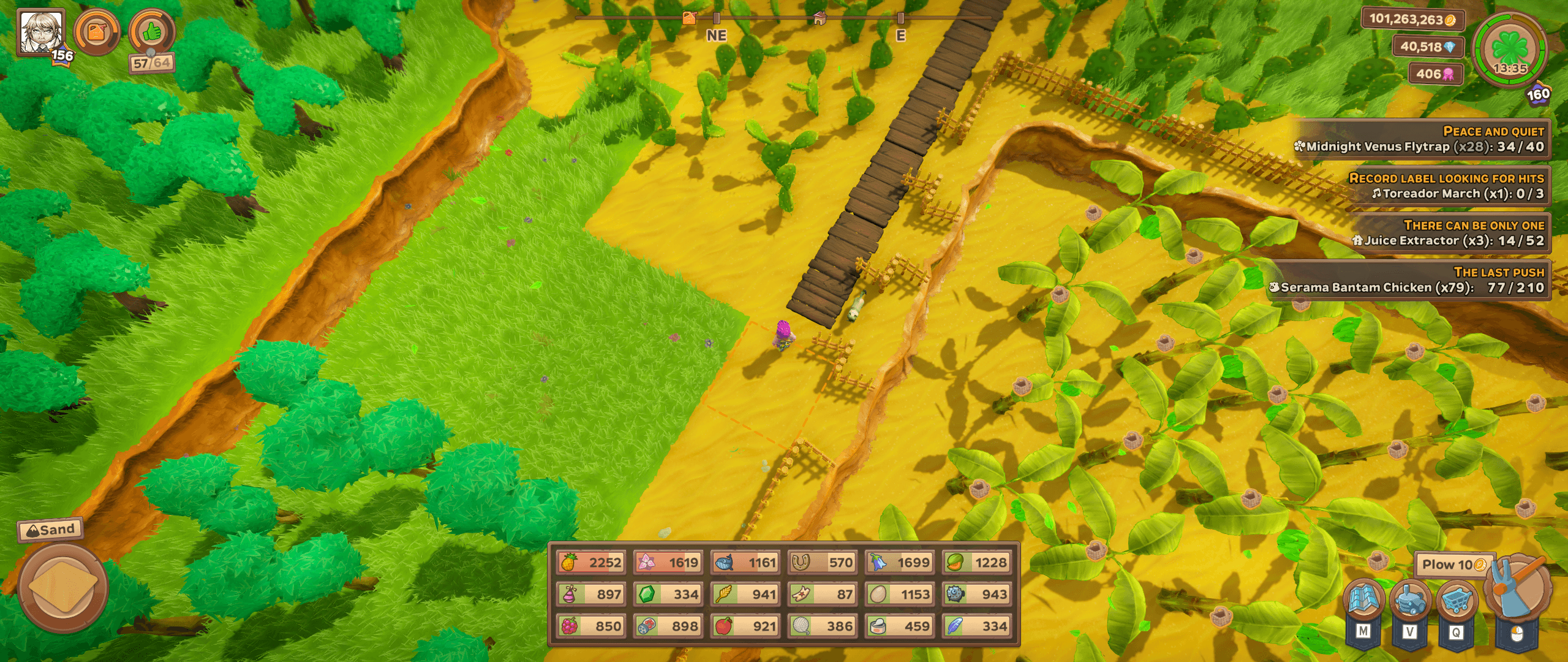Click the orange fuel can gauge
The width and height of the screenshot is (1568, 662).
[96, 32]
